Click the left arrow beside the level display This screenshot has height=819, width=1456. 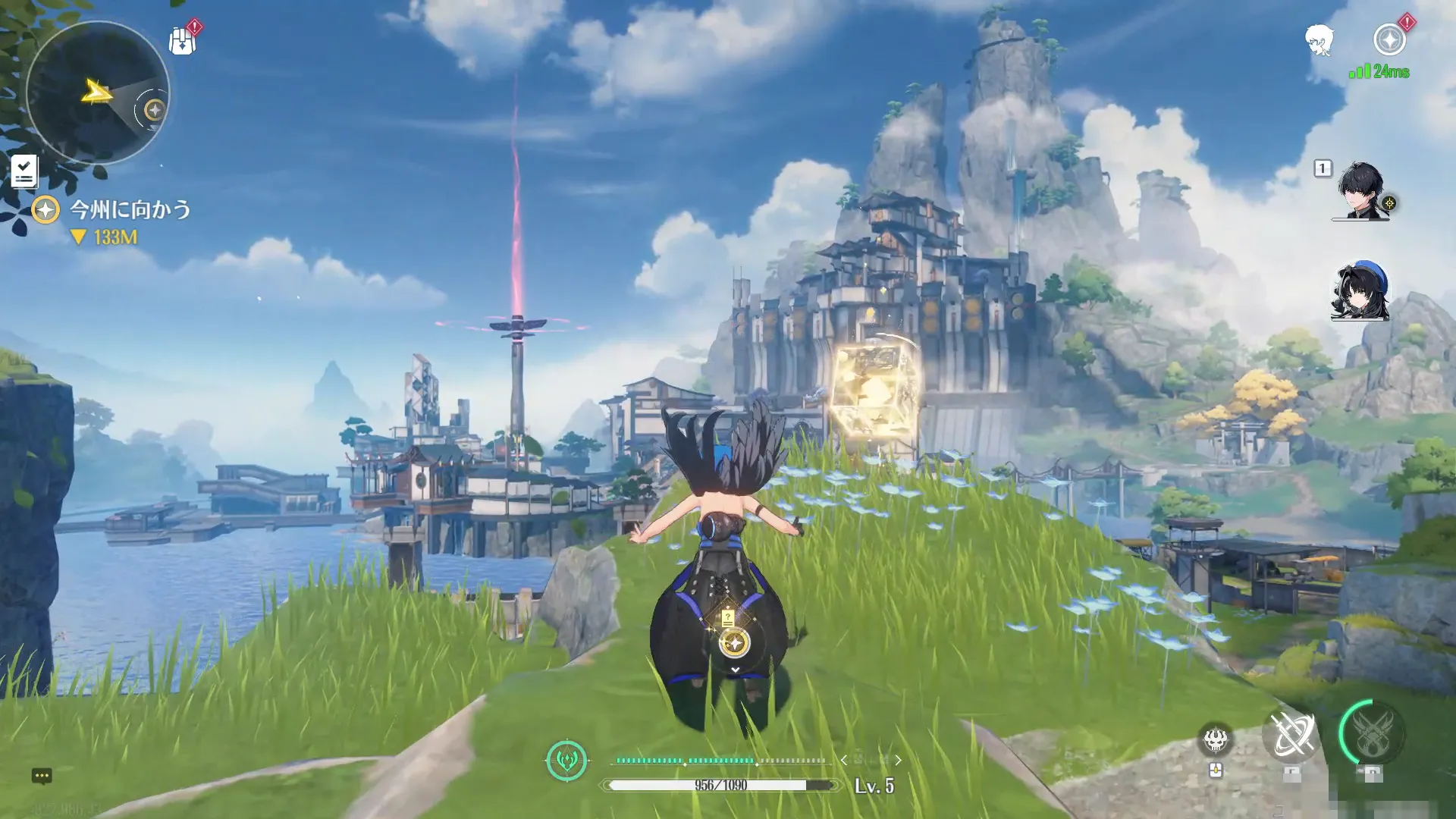(x=844, y=760)
